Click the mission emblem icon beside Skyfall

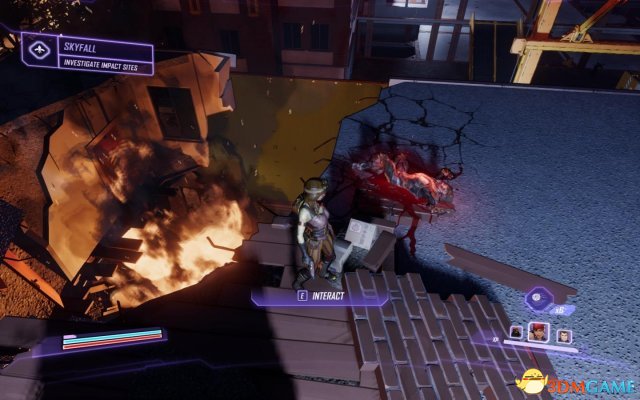(x=40, y=49)
